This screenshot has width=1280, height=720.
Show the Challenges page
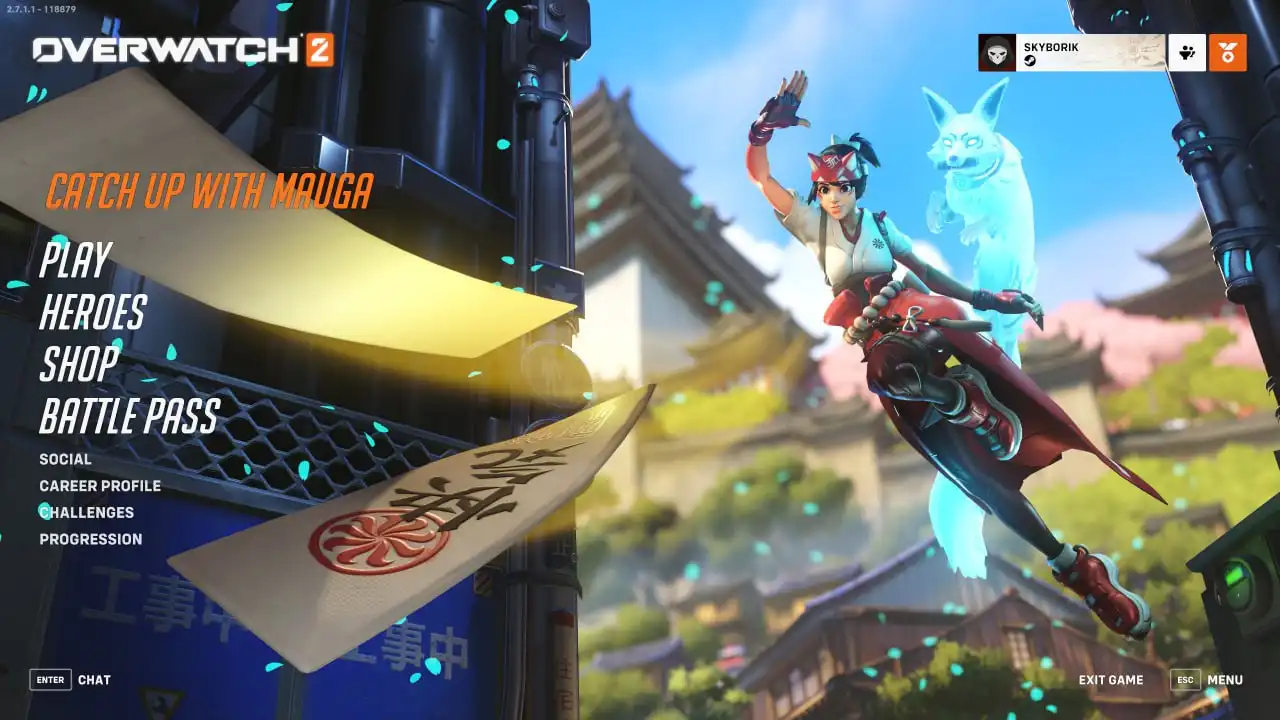pos(86,512)
